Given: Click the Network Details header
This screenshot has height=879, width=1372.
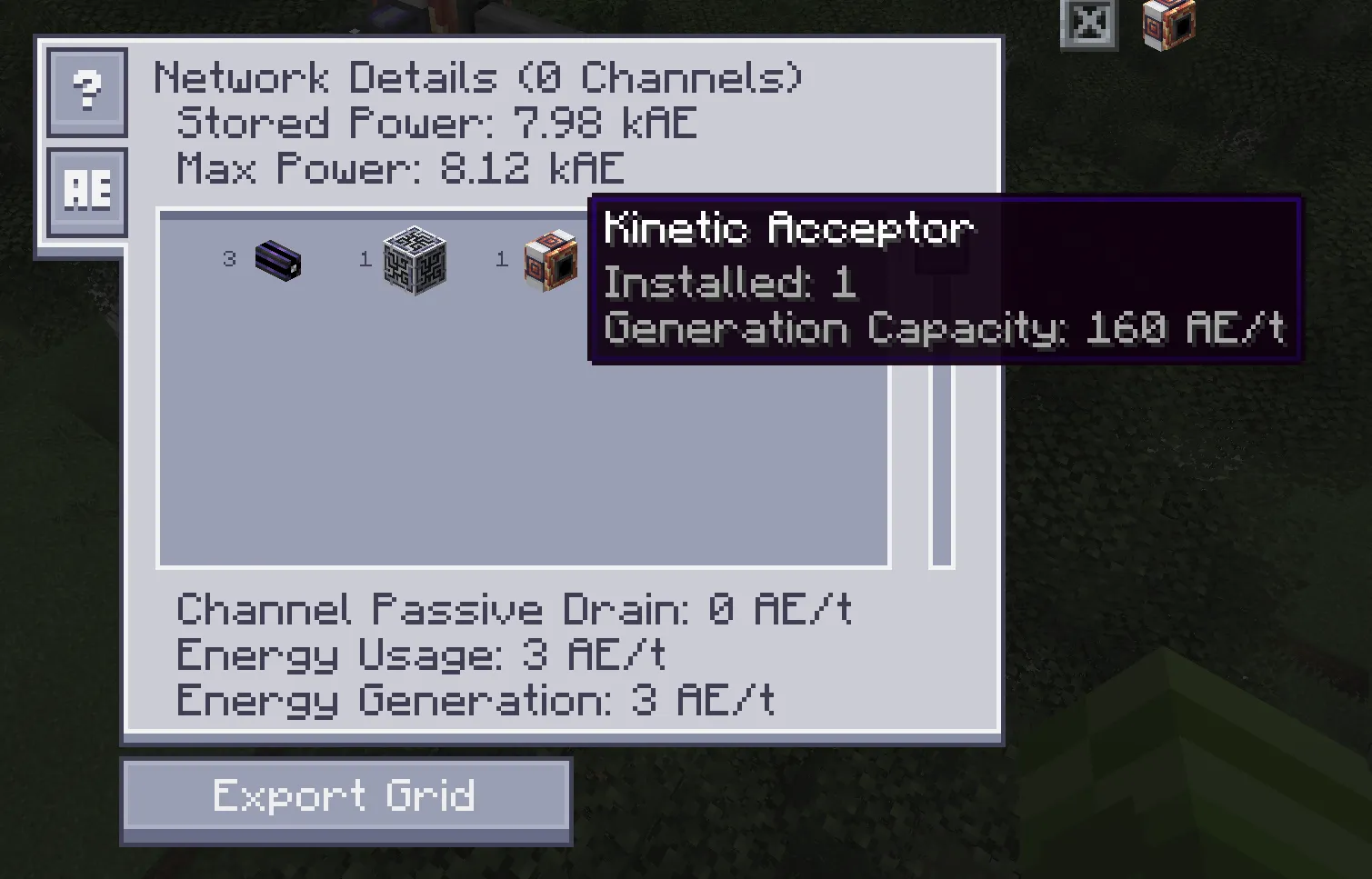Looking at the screenshot, I should pos(479,77).
